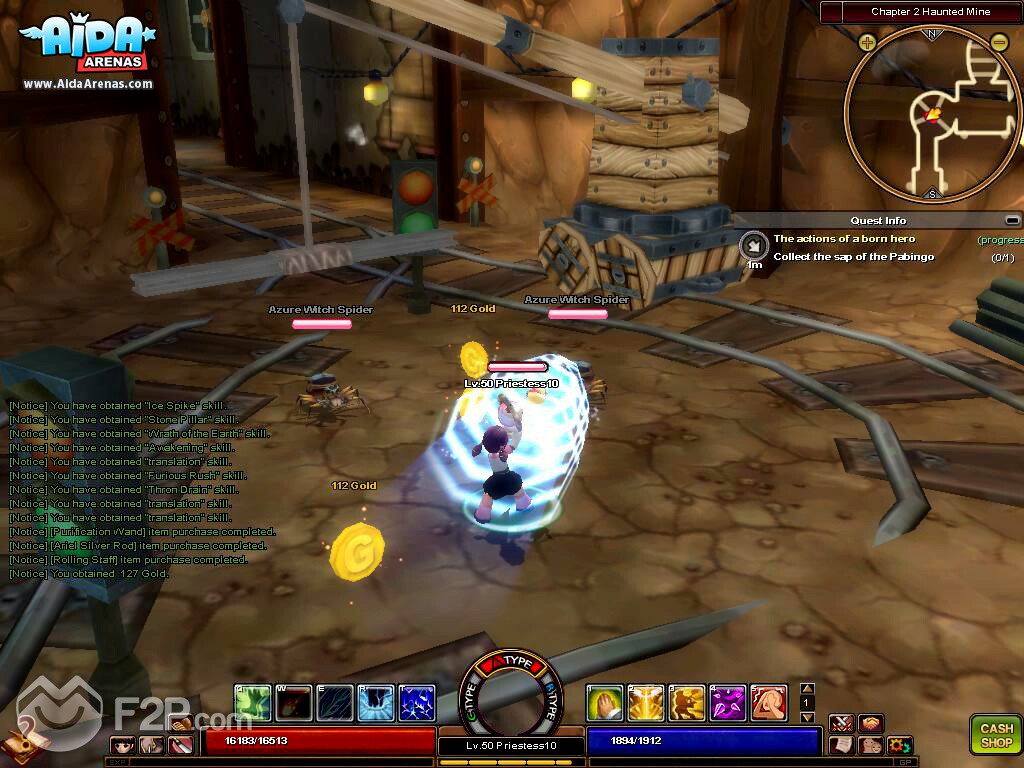1024x768 pixels.
Task: Zoom out the minimap with the minus button
Action: 999,42
